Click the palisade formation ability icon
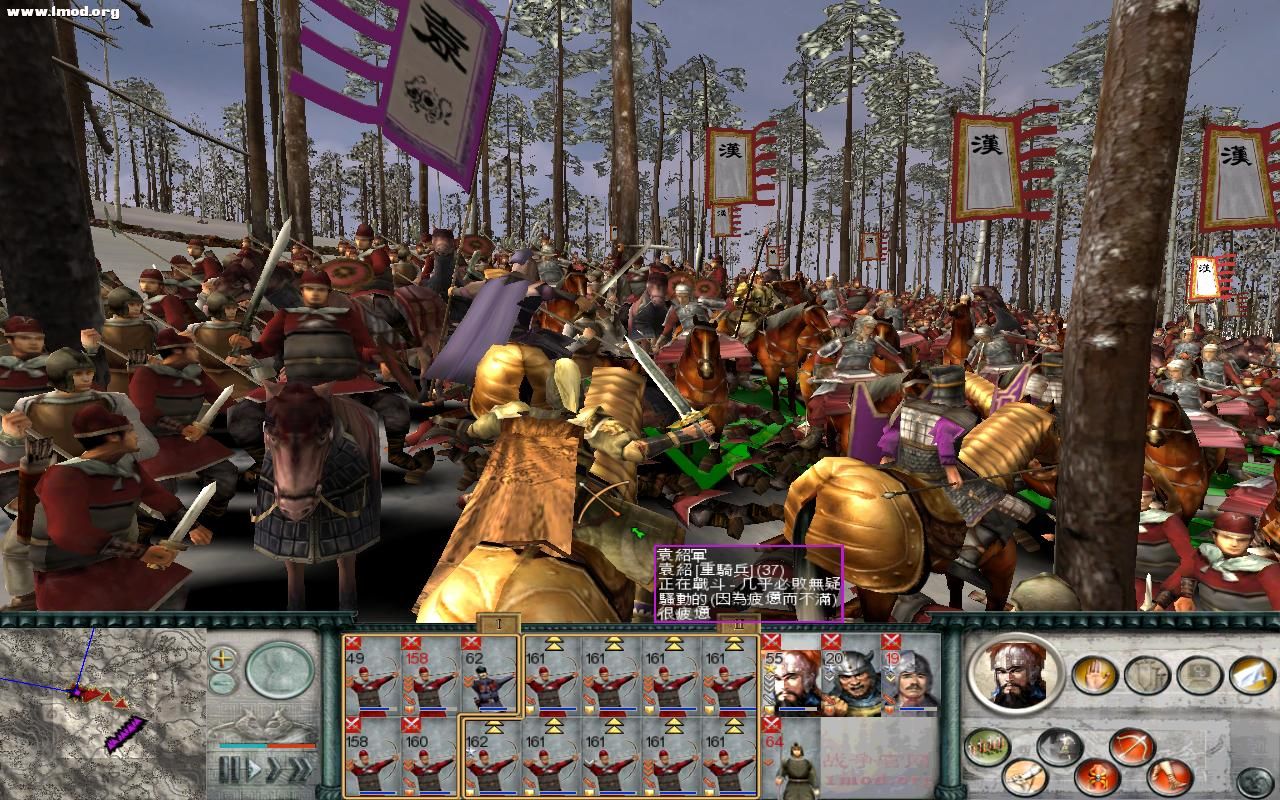Screen dimensions: 1280x800 (x=985, y=749)
